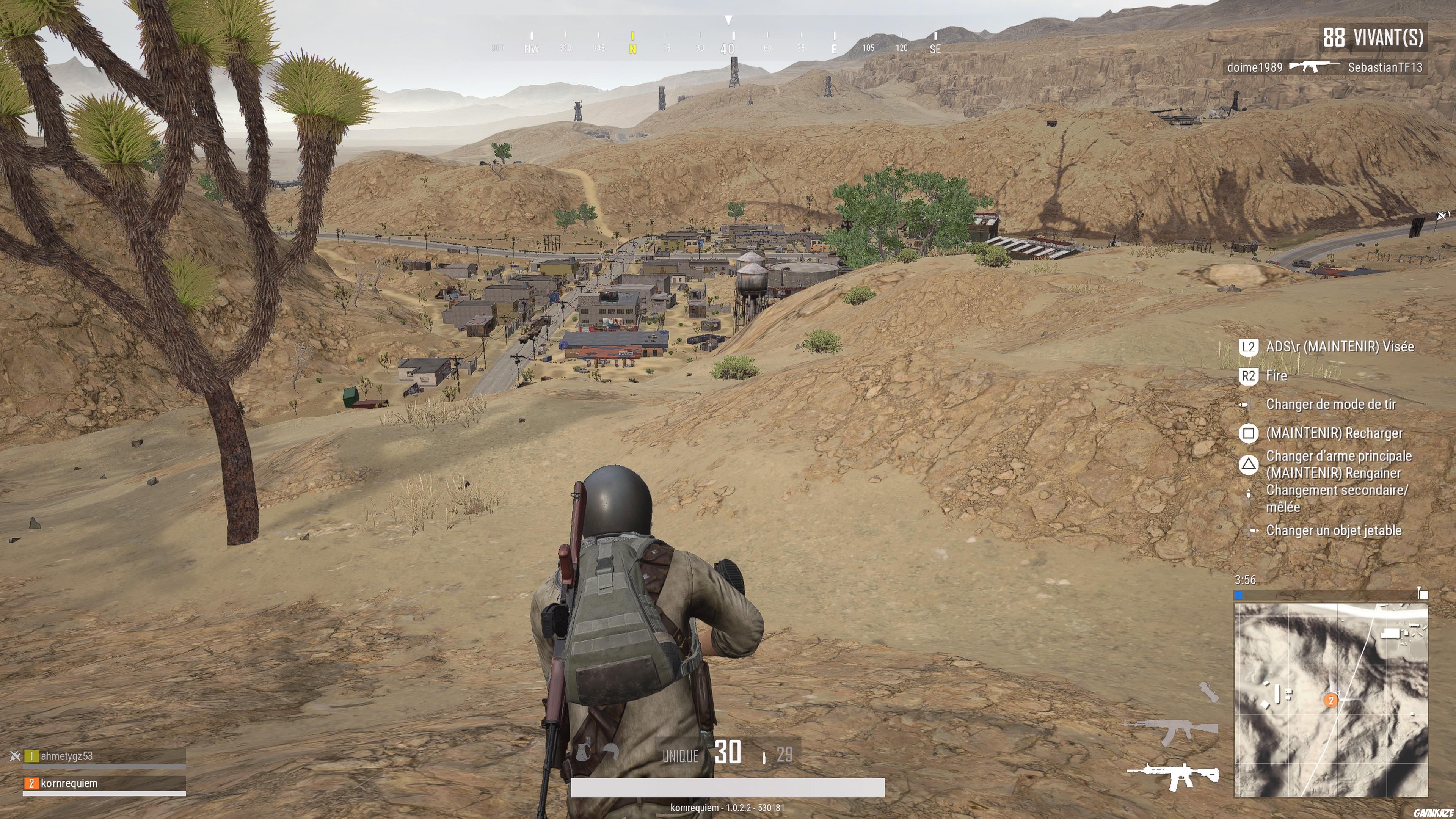Switch fire mode from UNIQUE

point(680,756)
